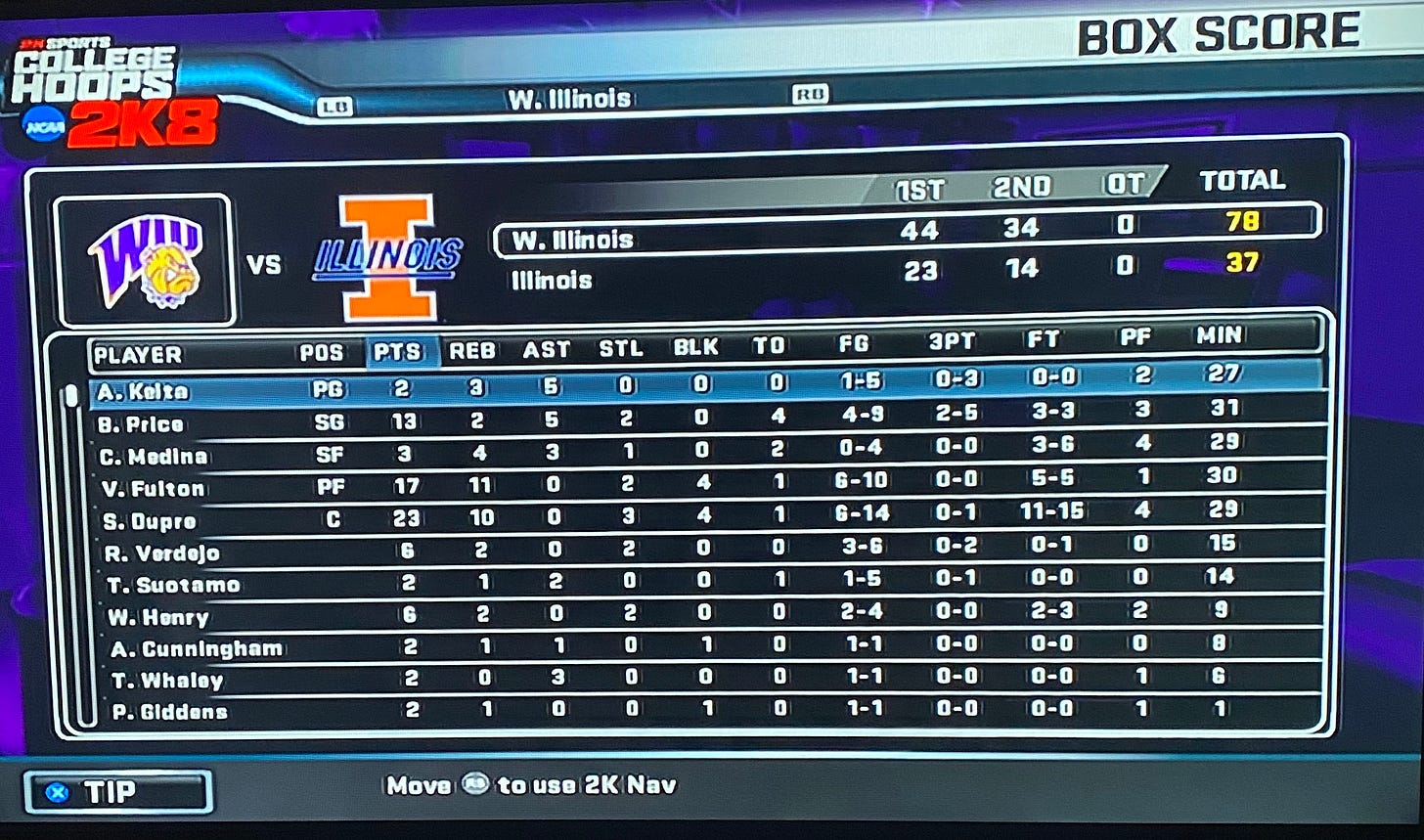Select the PLAYER column header
This screenshot has width=1424, height=840.
coord(138,355)
